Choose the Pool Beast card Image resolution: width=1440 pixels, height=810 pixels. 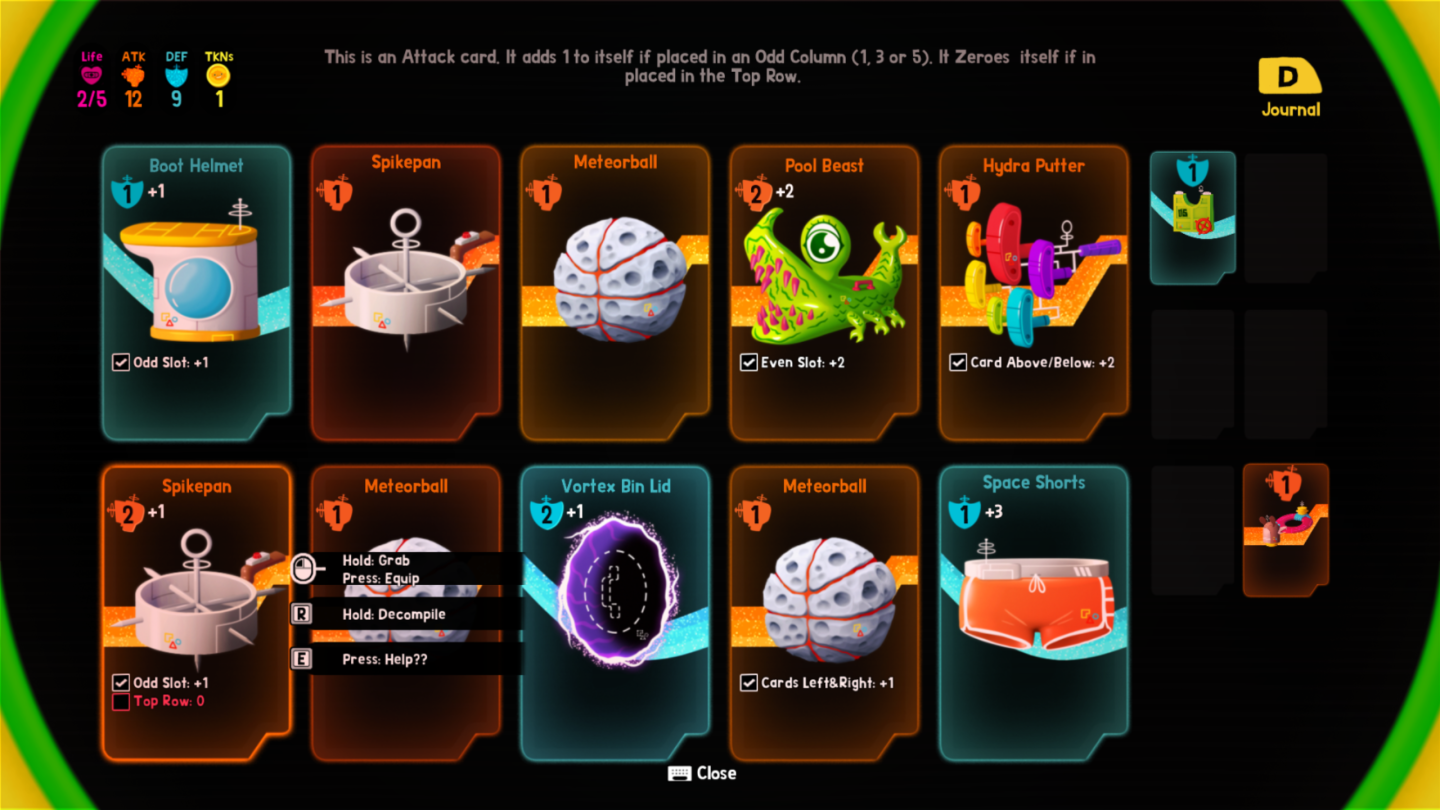pos(824,292)
